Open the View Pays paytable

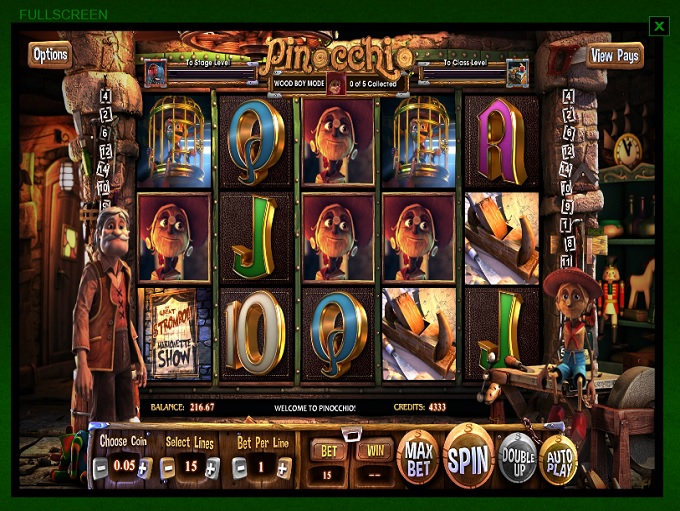[614, 56]
